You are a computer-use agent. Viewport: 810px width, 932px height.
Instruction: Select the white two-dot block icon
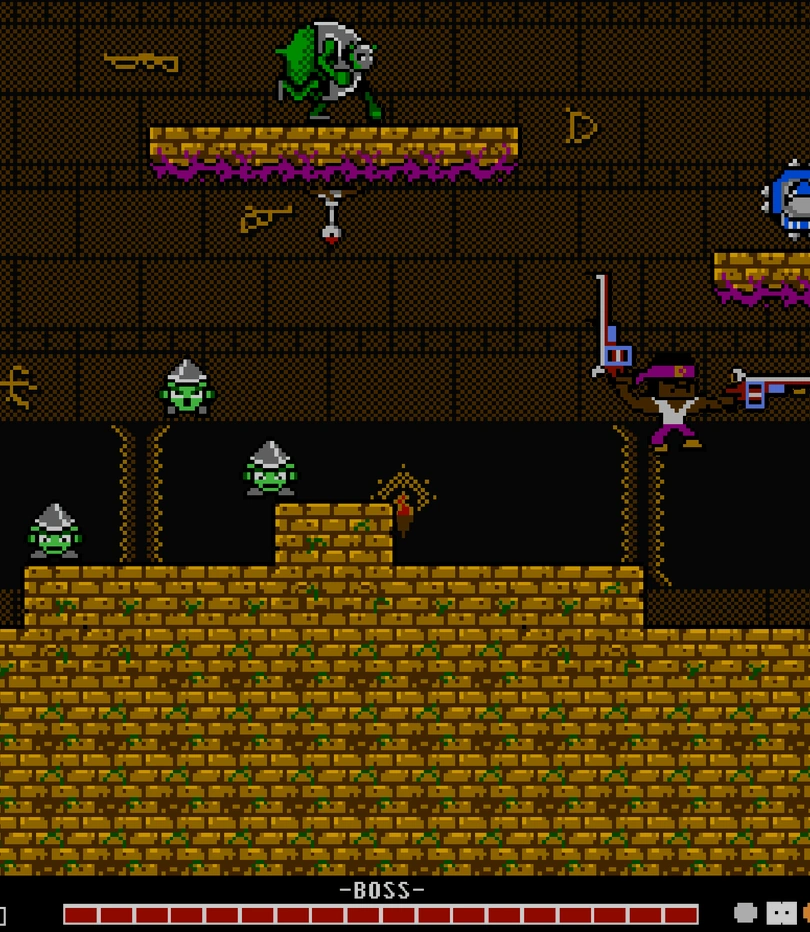[x=781, y=912]
